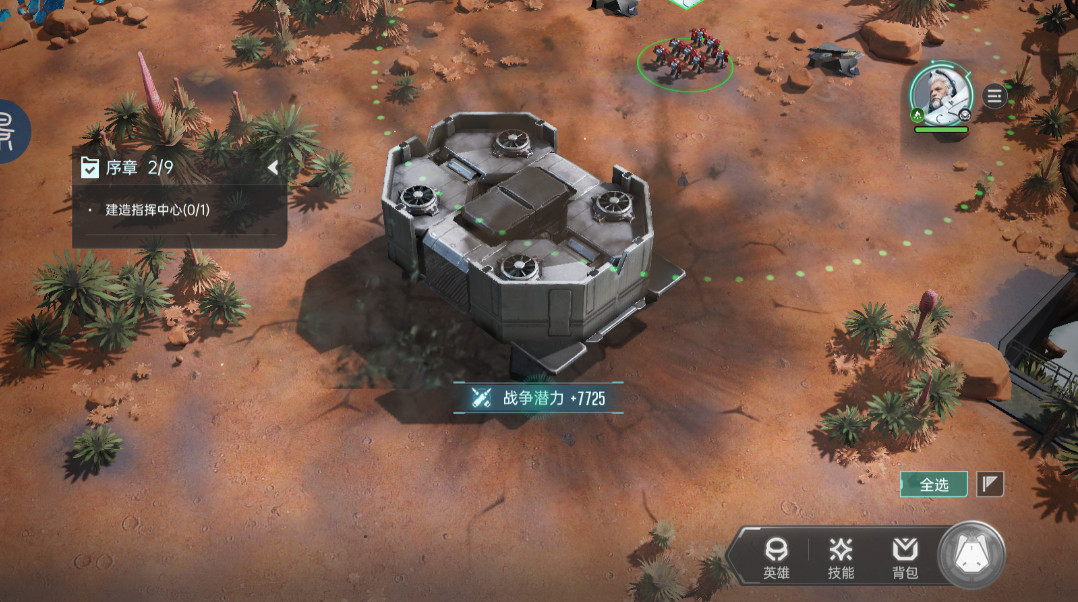
Task: Tap the blue circular 景 button
Action: coord(10,131)
